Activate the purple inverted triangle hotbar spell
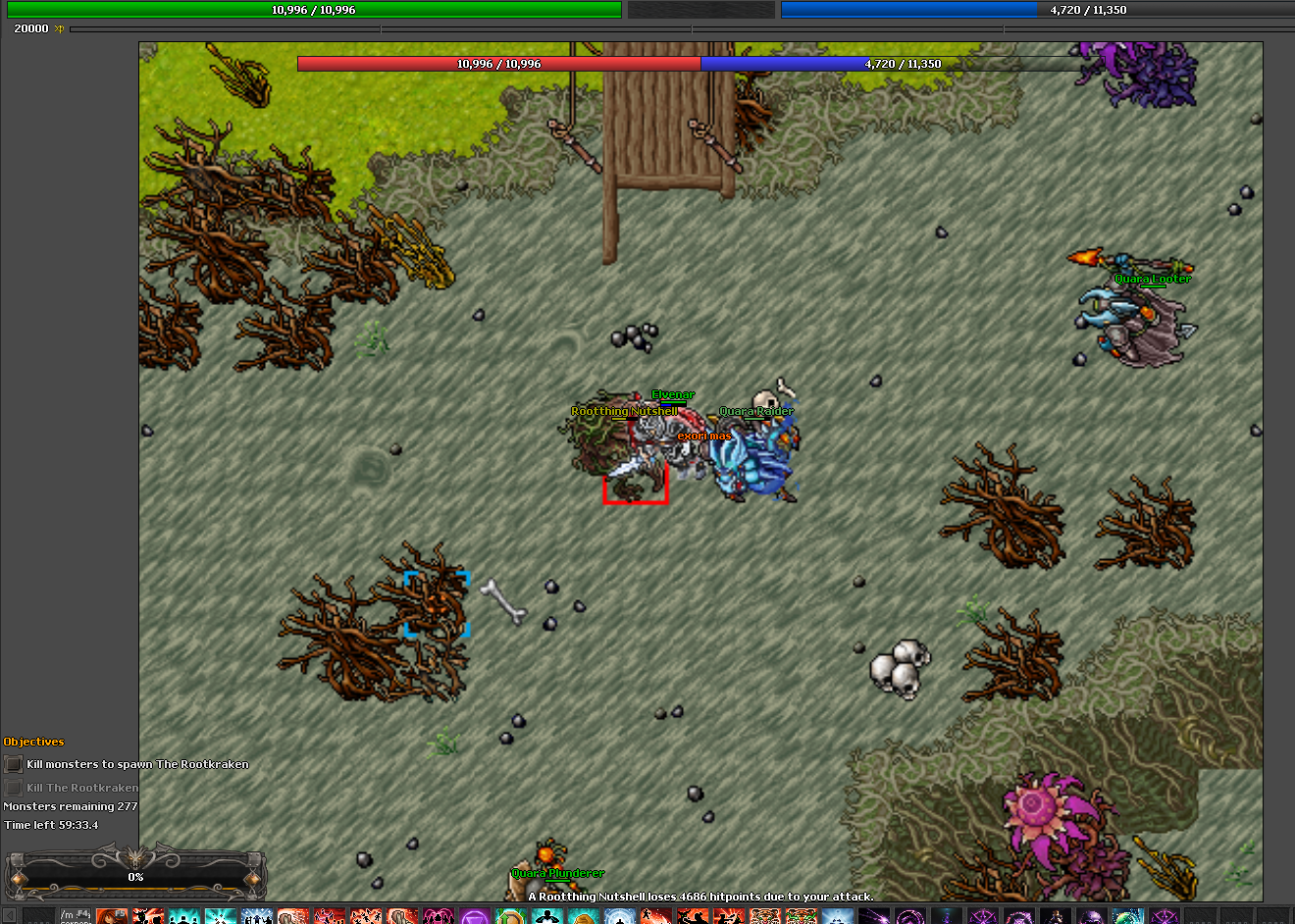 click(475, 916)
